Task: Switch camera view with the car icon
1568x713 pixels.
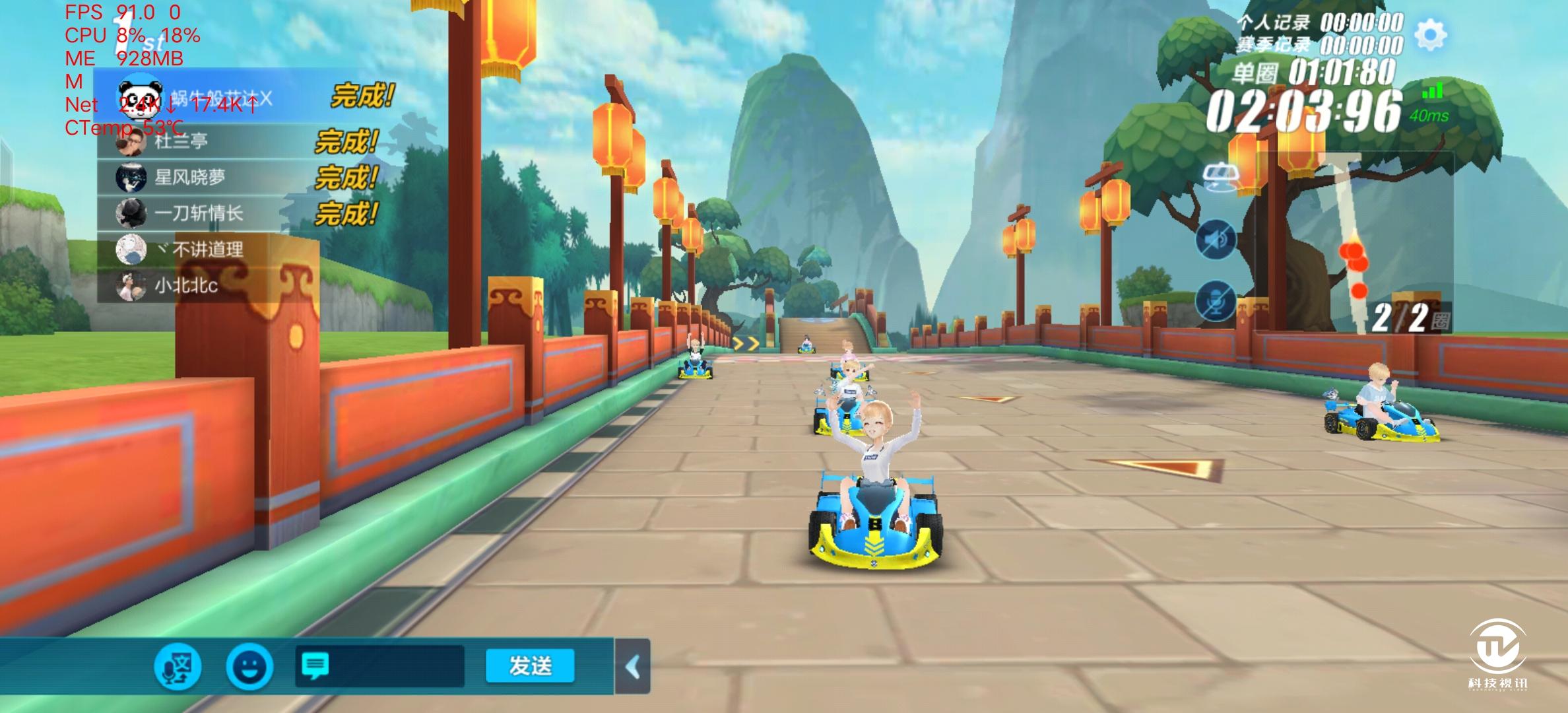Action: (x=1221, y=177)
